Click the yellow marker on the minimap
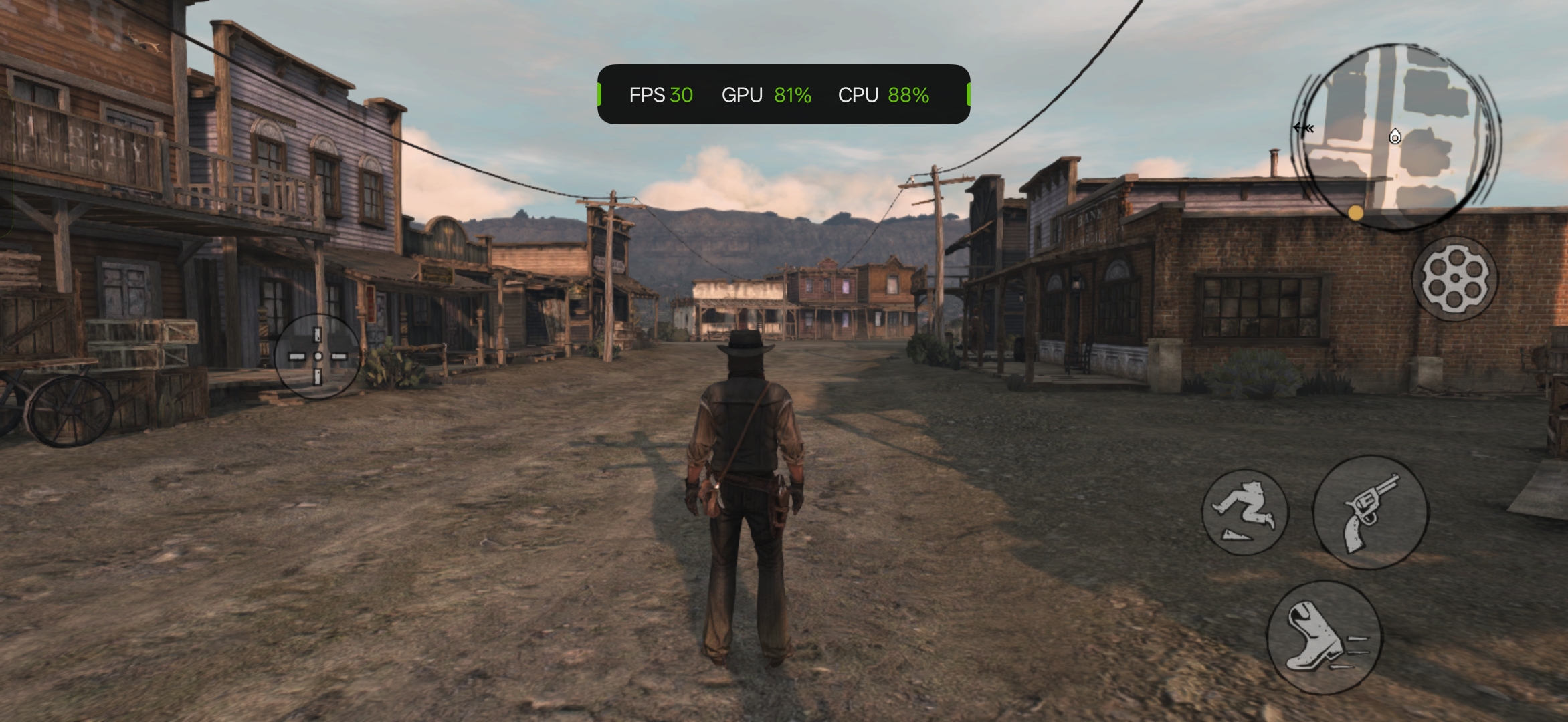The height and width of the screenshot is (722, 1568). click(1355, 213)
